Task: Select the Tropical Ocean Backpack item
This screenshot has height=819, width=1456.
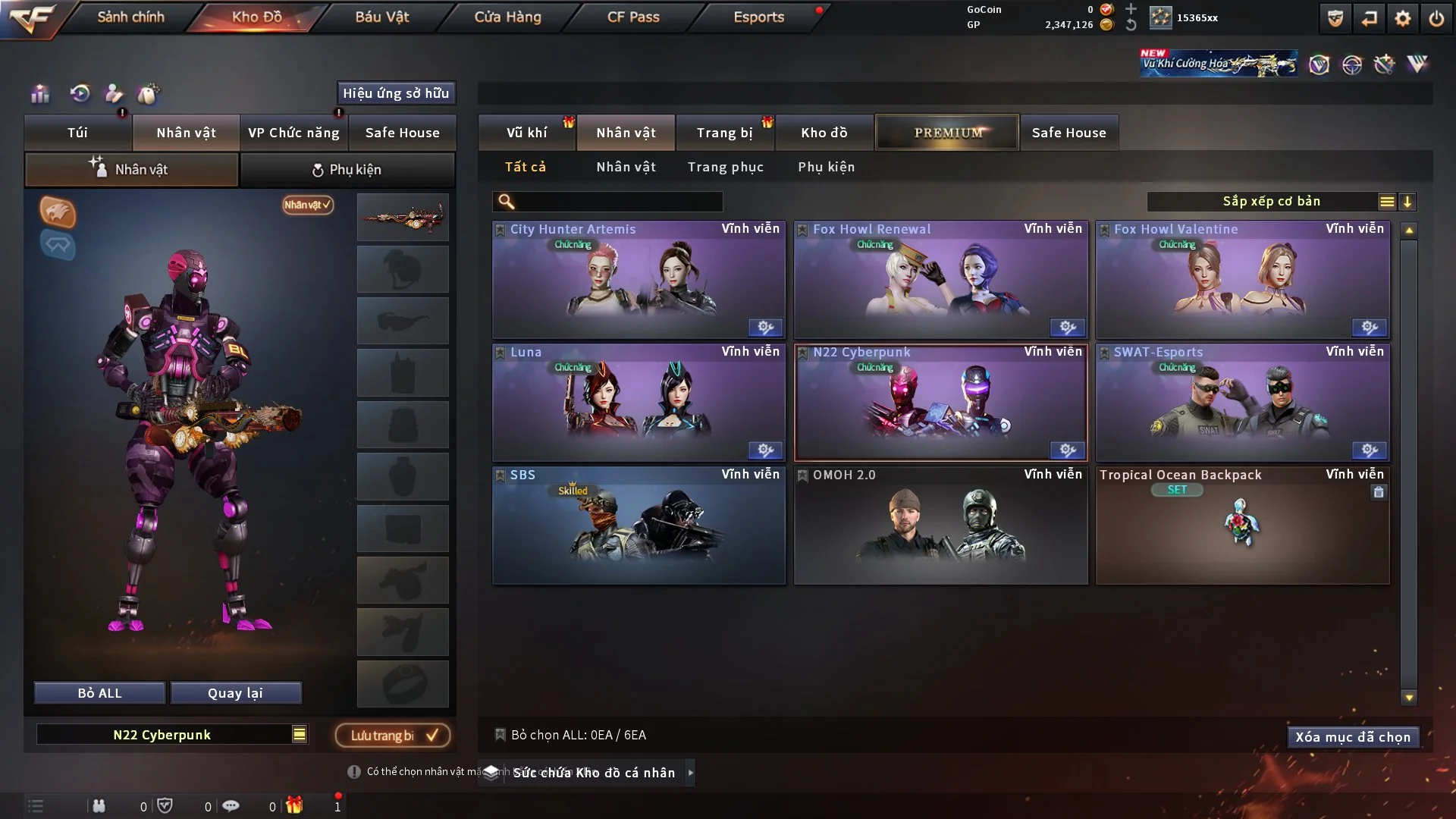Action: point(1242,526)
